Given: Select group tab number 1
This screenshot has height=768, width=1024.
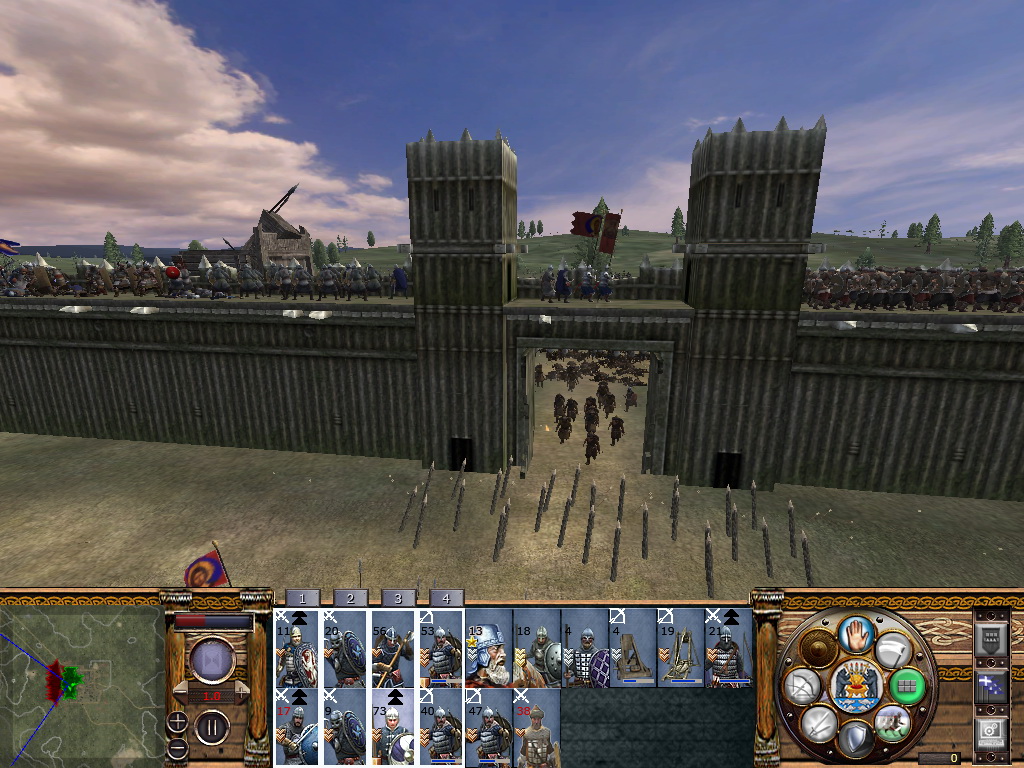Looking at the screenshot, I should click(x=301, y=598).
